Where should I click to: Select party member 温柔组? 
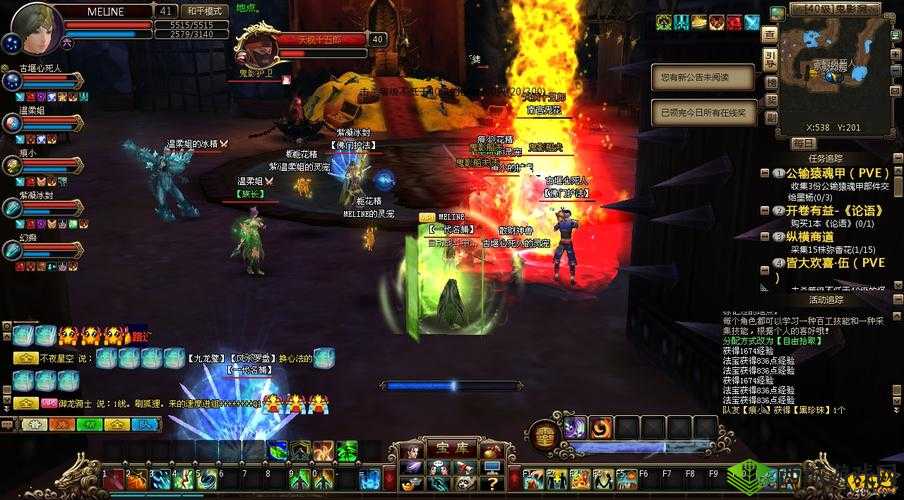14,122
